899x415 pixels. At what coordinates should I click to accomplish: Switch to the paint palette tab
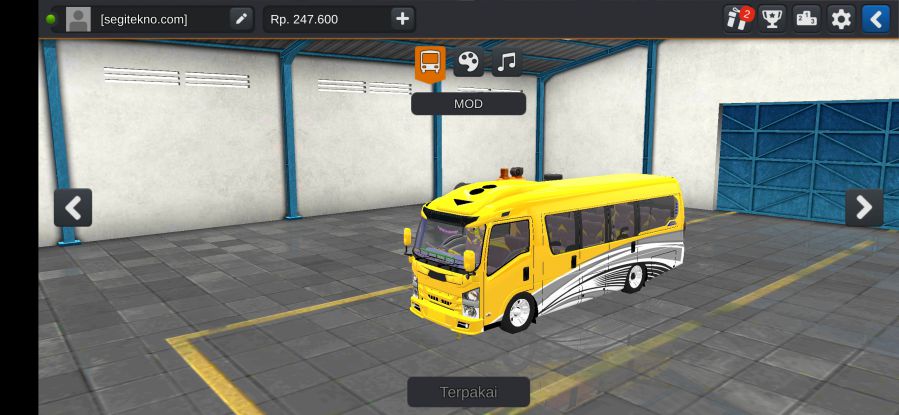click(468, 63)
